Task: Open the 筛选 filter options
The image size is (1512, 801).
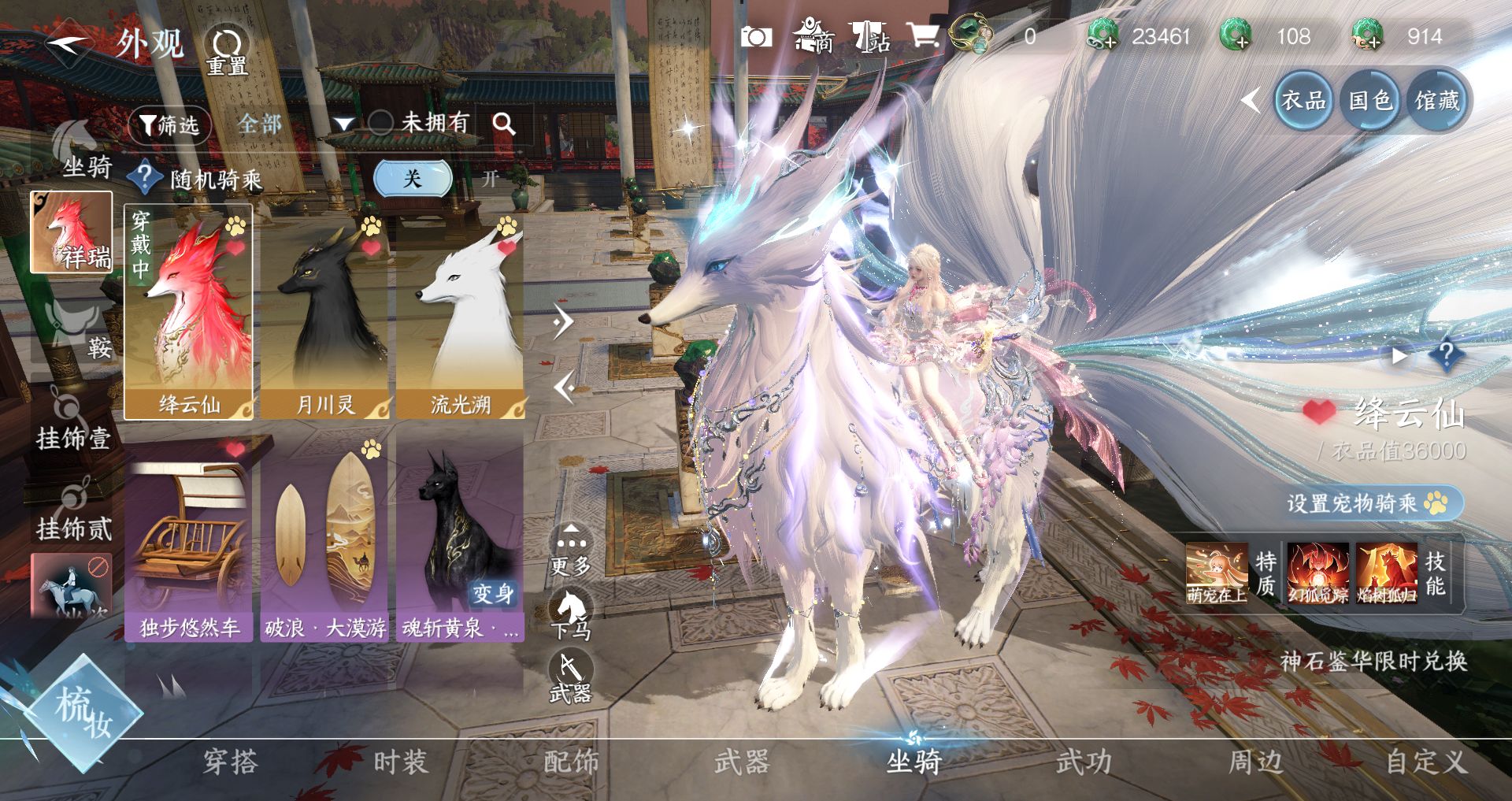Action: click(169, 124)
